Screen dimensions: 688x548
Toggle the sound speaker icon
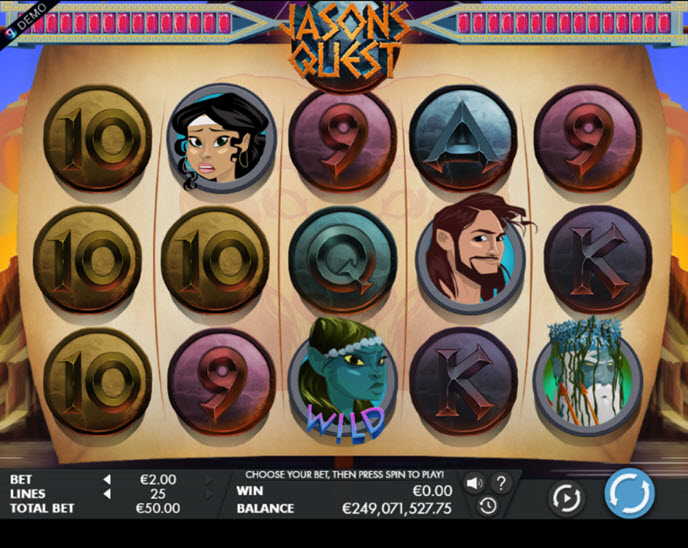[474, 483]
